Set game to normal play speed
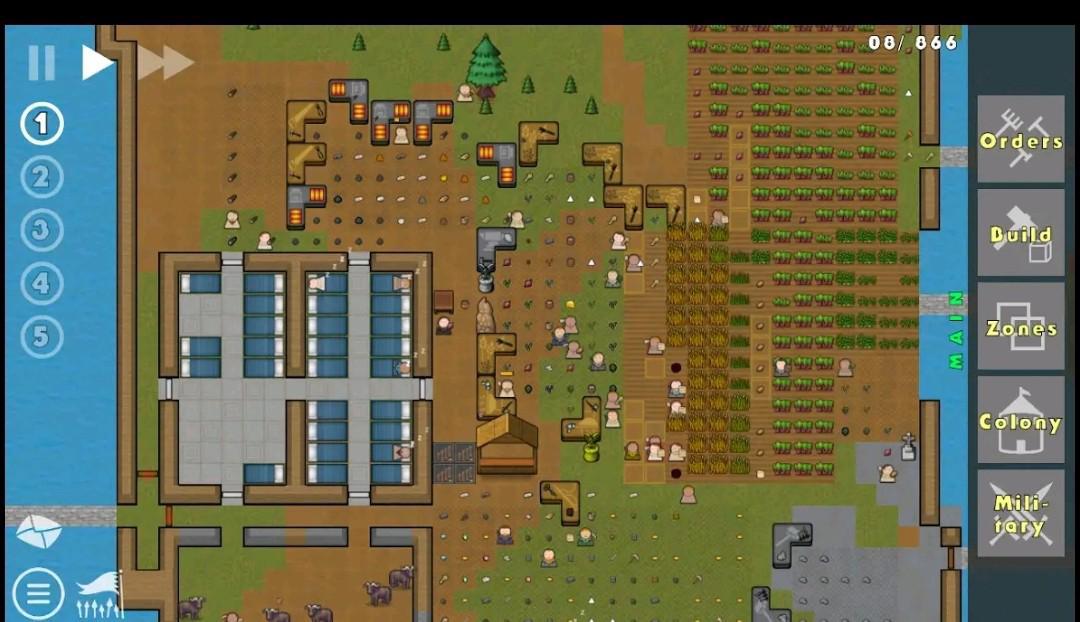Image resolution: width=1080 pixels, height=622 pixels. click(x=96, y=63)
